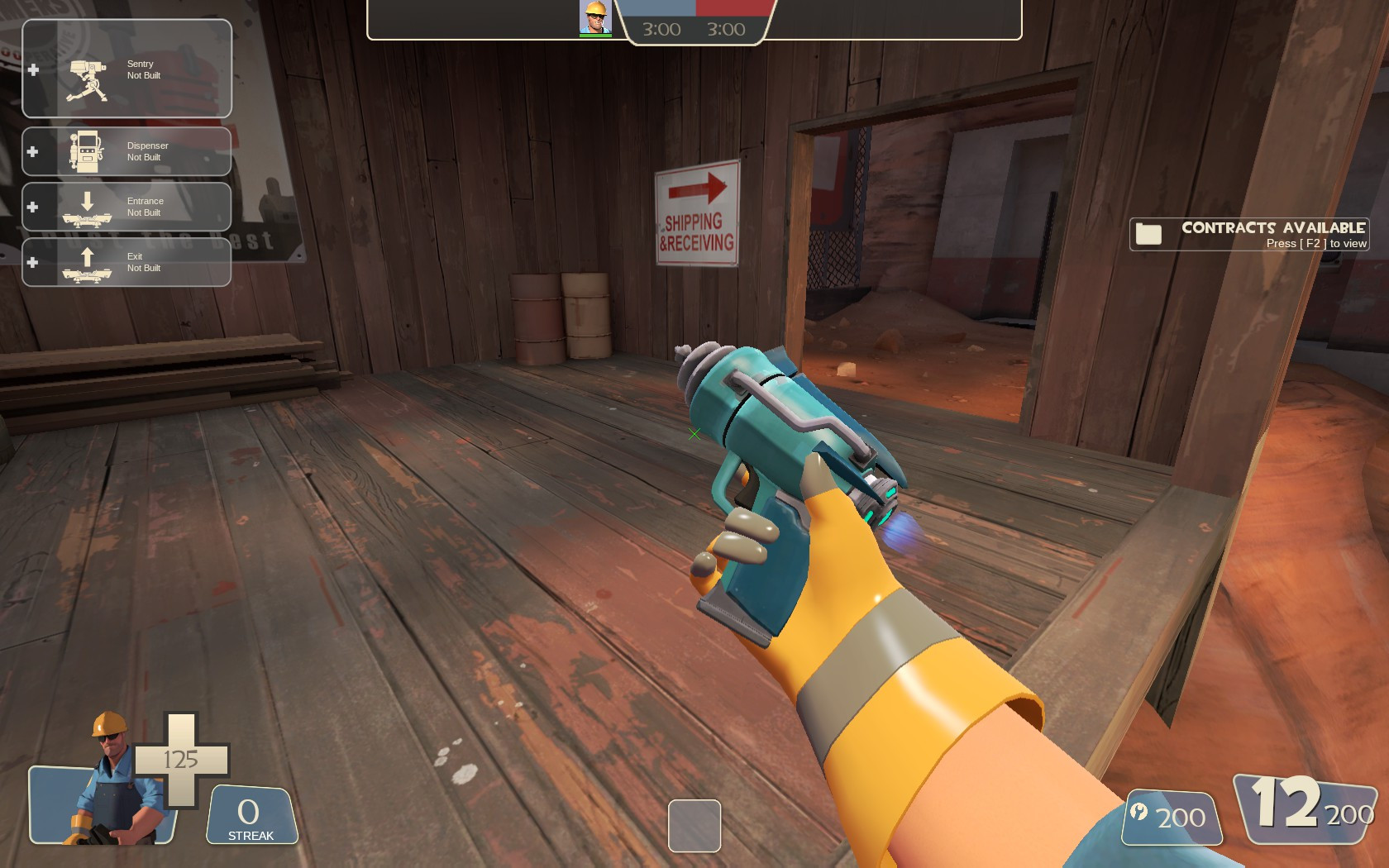Image resolution: width=1389 pixels, height=868 pixels.
Task: Toggle the plus next to Dispenser
Action: click(32, 150)
